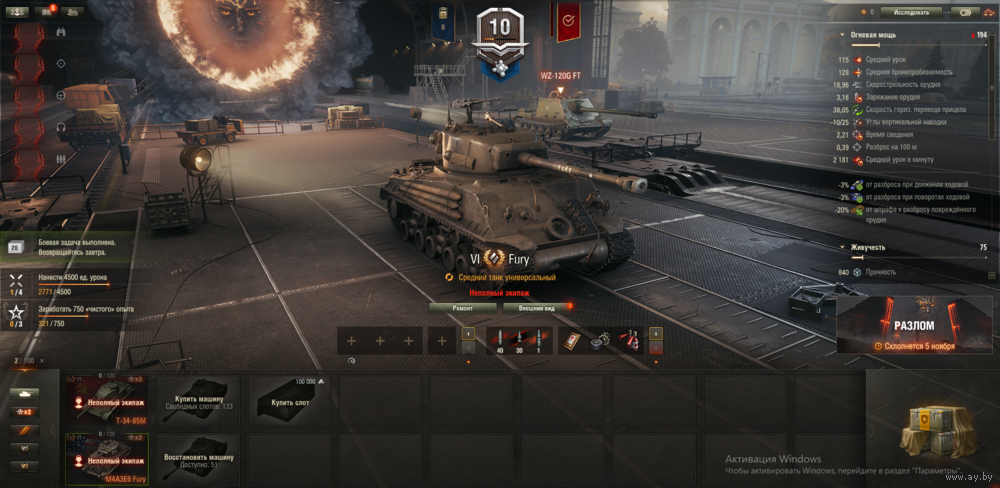Toggle the x2 bonus carousel filter
The height and width of the screenshot is (488, 1000).
coord(22,412)
